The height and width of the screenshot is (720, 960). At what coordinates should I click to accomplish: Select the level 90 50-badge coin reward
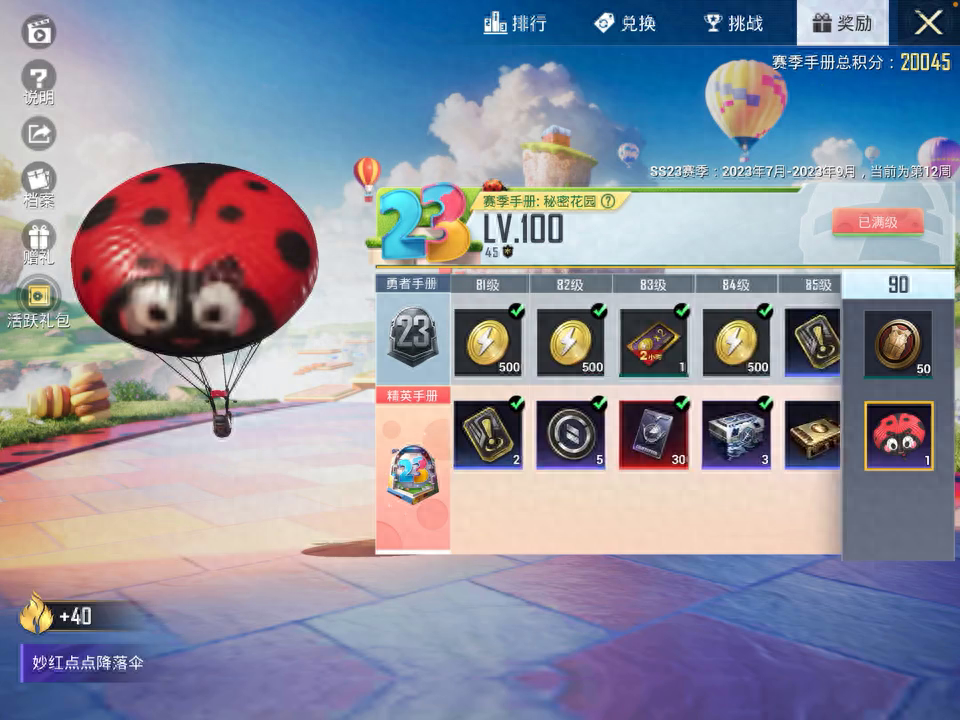898,343
